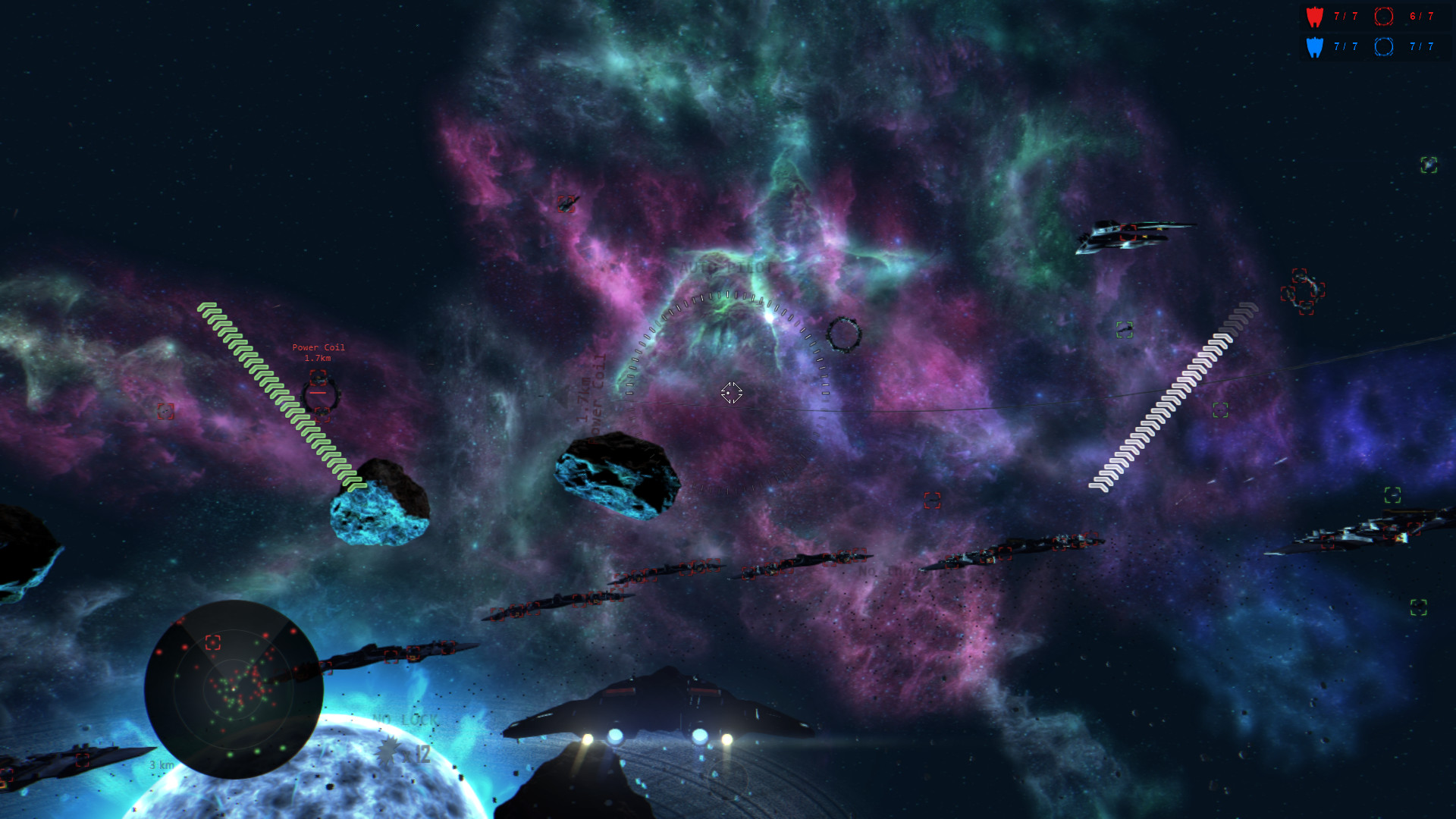This screenshot has height=819, width=1456.
Task: Click the NO LOCK status indicator
Action: point(406,719)
